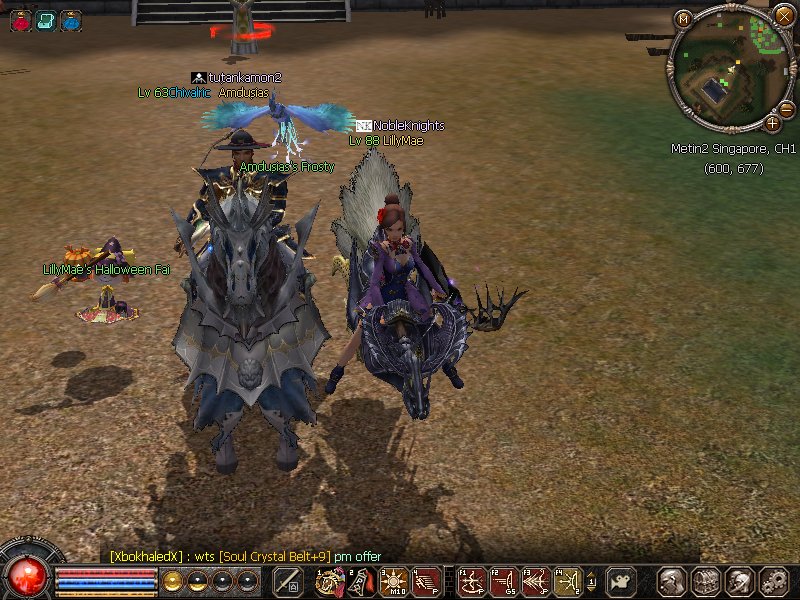Zoom in the minimap with plus button
The height and width of the screenshot is (600, 800).
pyautogui.click(x=773, y=124)
